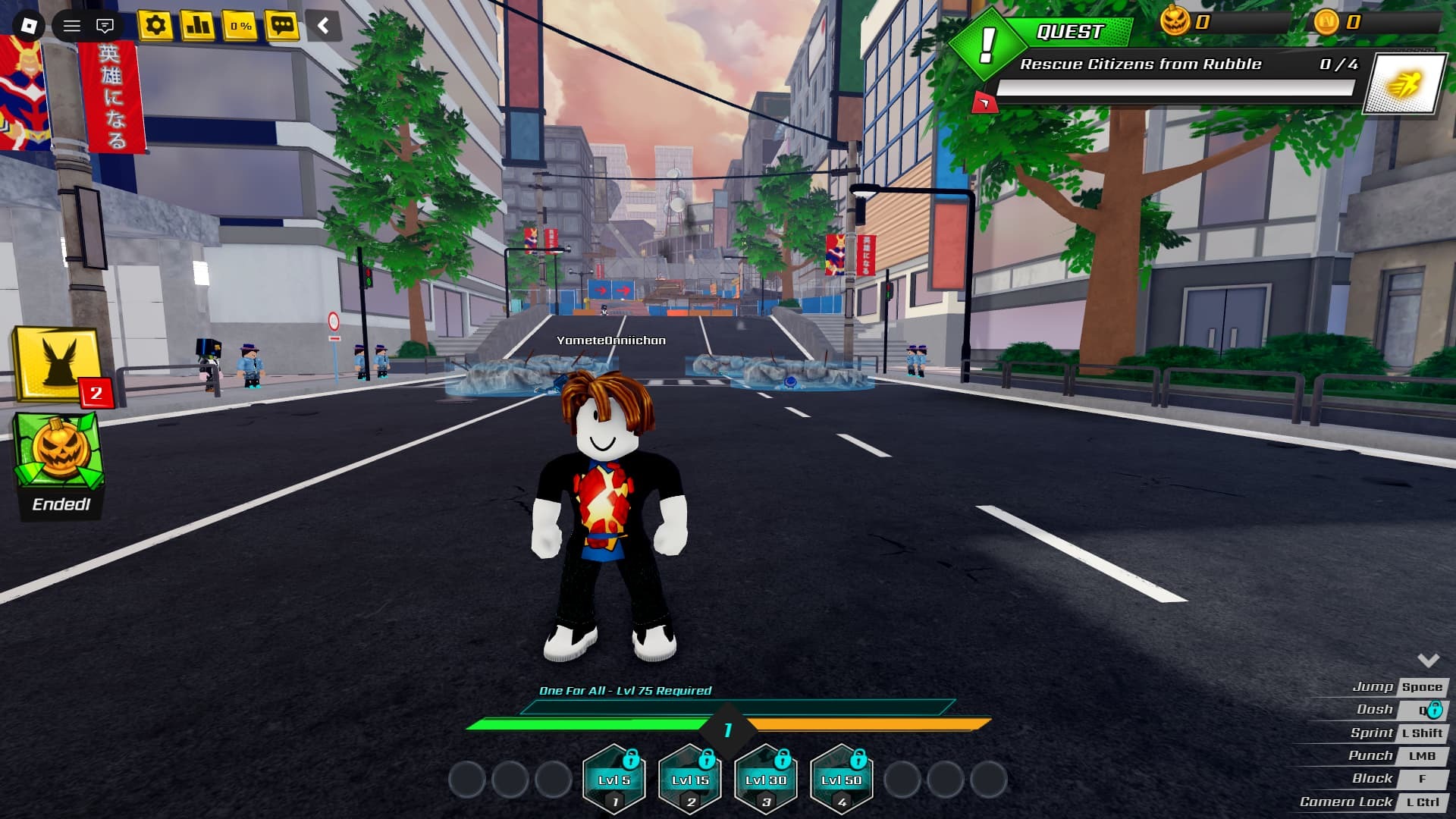This screenshot has height=819, width=1456.
Task: Click the locked Lvl 50 skill slot
Action: 839,777
